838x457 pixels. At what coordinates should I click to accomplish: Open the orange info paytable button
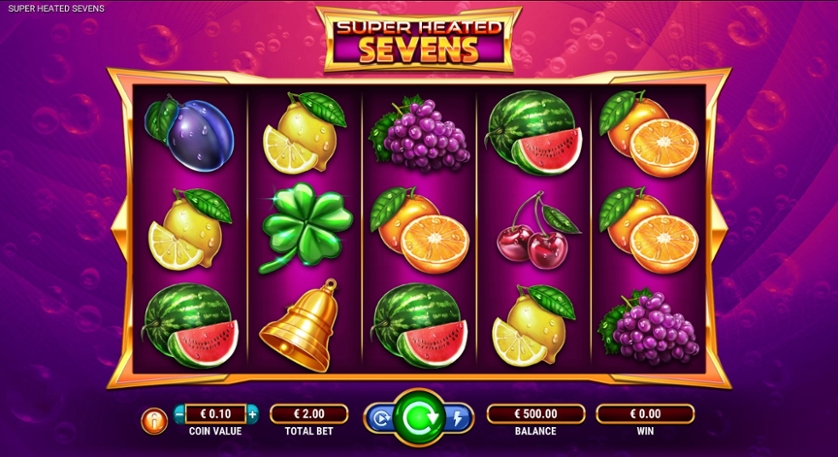point(155,420)
